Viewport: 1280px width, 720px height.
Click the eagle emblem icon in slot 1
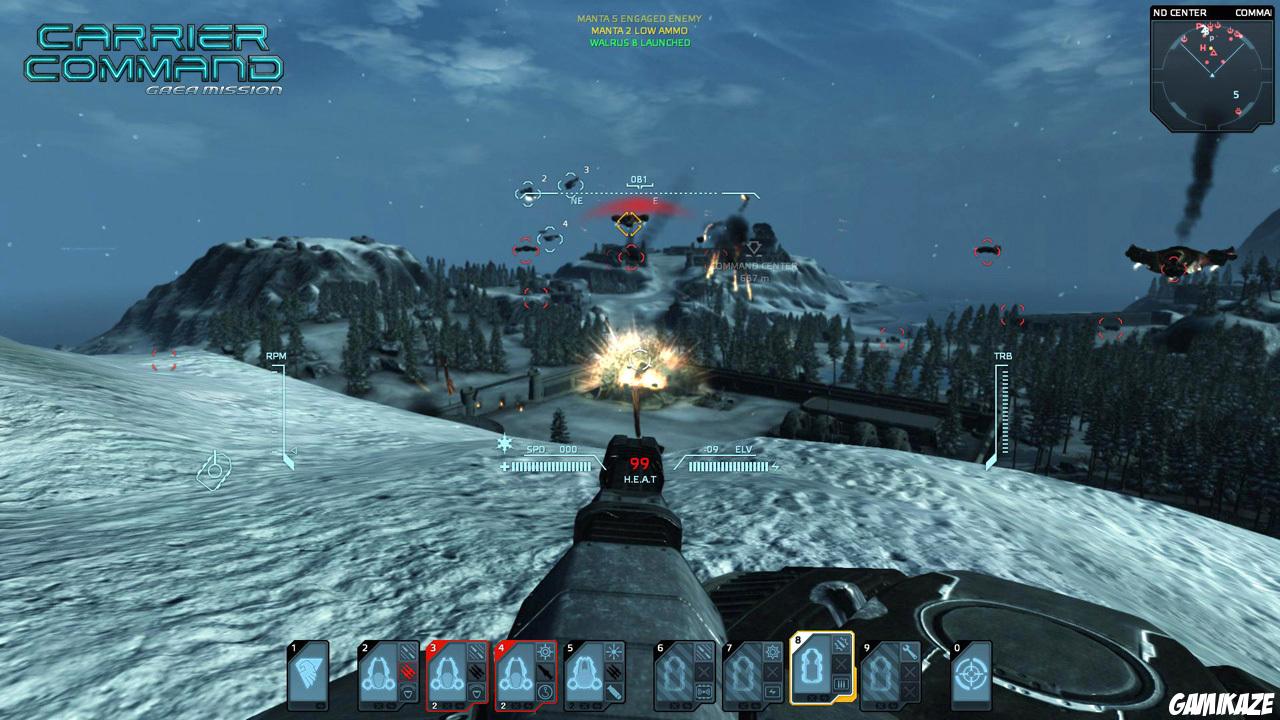click(305, 672)
